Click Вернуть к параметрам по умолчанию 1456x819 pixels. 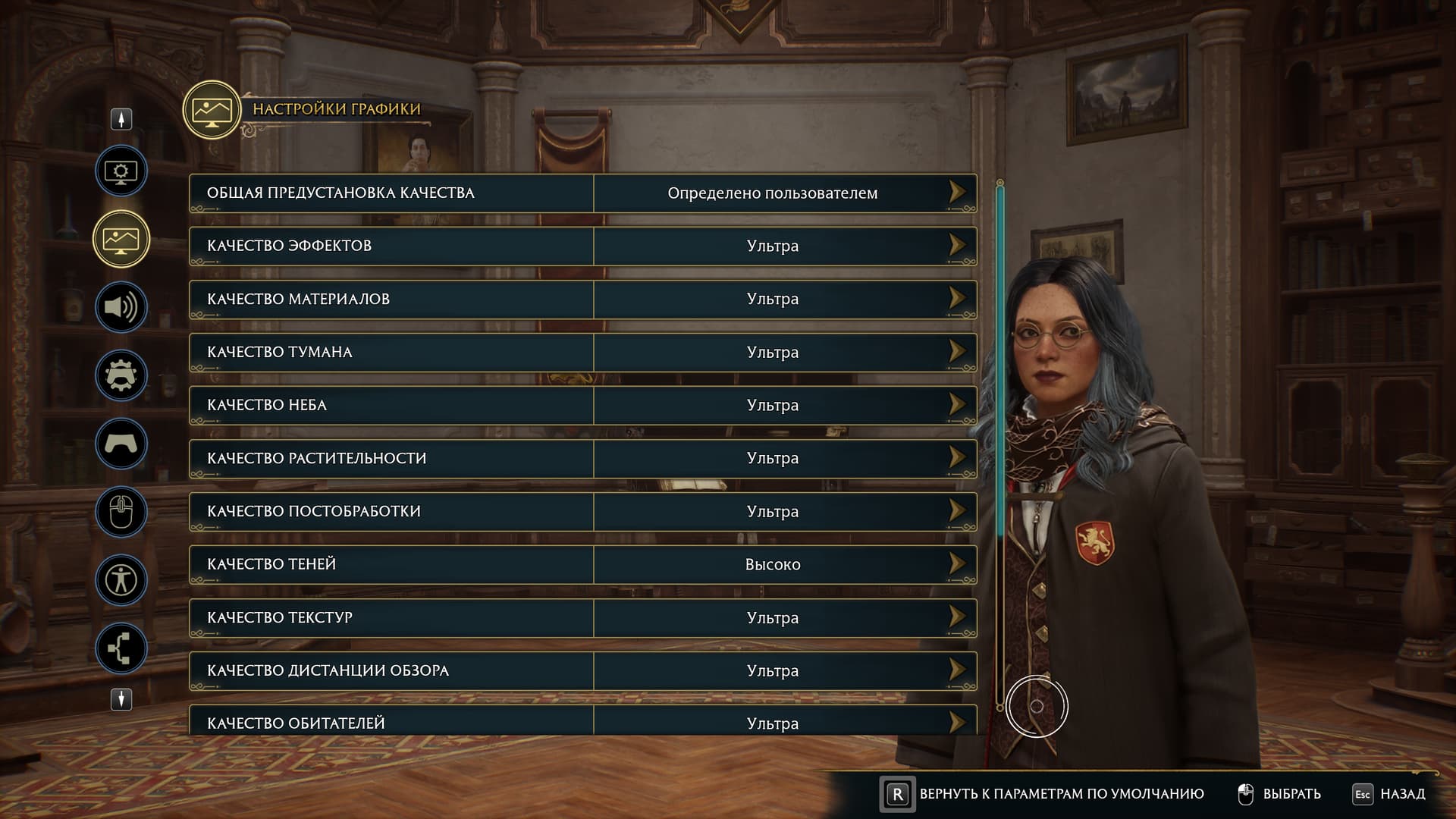click(1043, 794)
